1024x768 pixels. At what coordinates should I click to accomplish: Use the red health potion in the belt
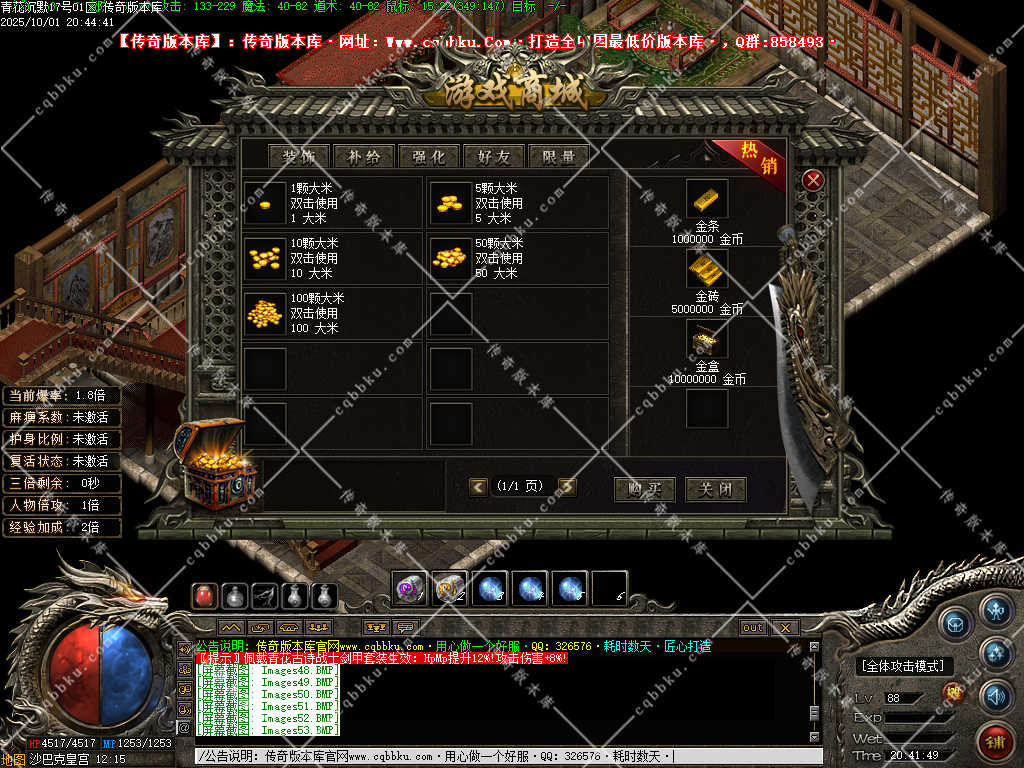click(x=204, y=596)
